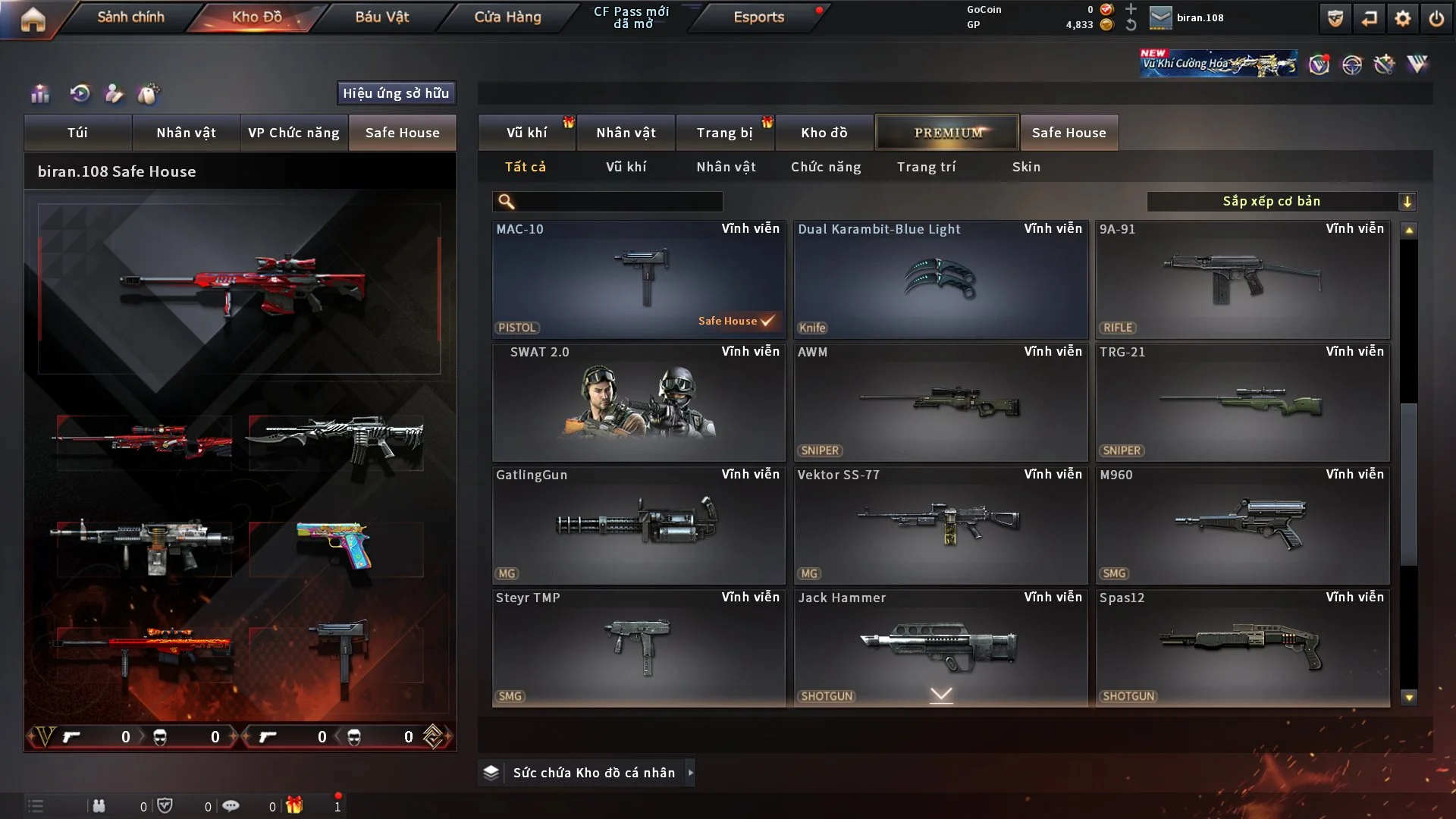Open the Sắp xếp cơ bản sort dropdown
Viewport: 1456px width, 819px height.
coord(1281,201)
